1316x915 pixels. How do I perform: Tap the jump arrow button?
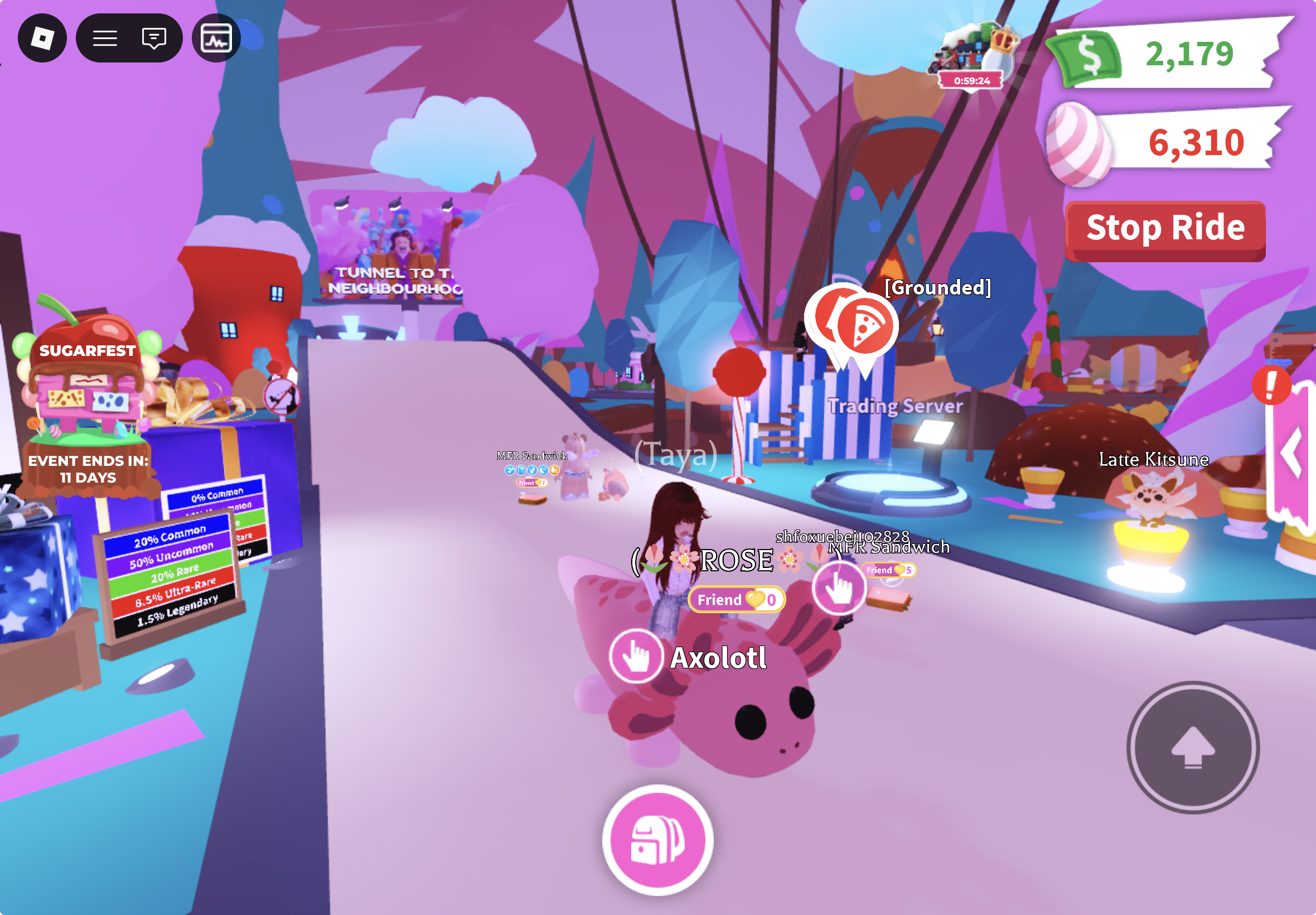pyautogui.click(x=1192, y=747)
